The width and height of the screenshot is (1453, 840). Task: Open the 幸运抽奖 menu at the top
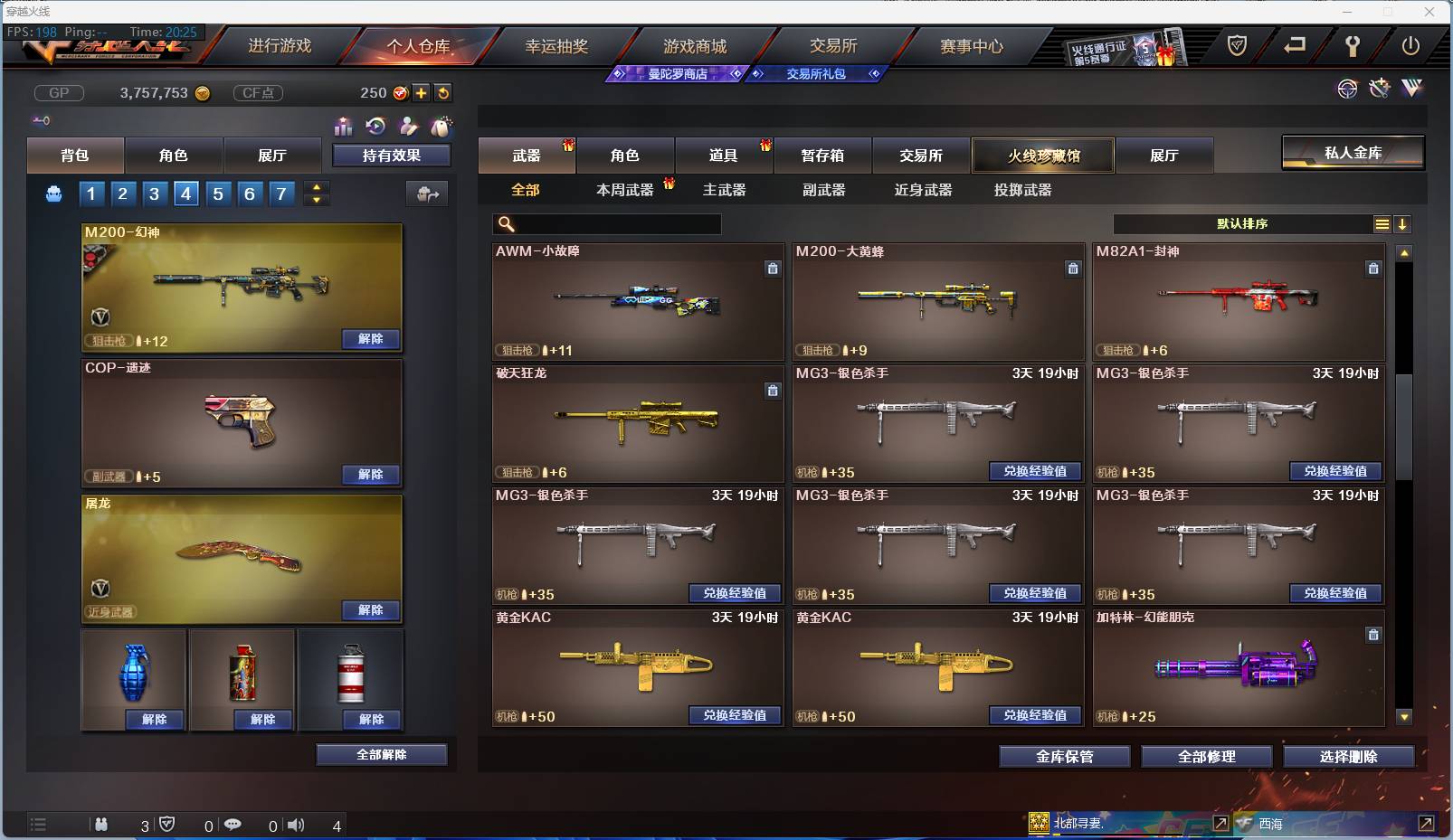pos(558,45)
